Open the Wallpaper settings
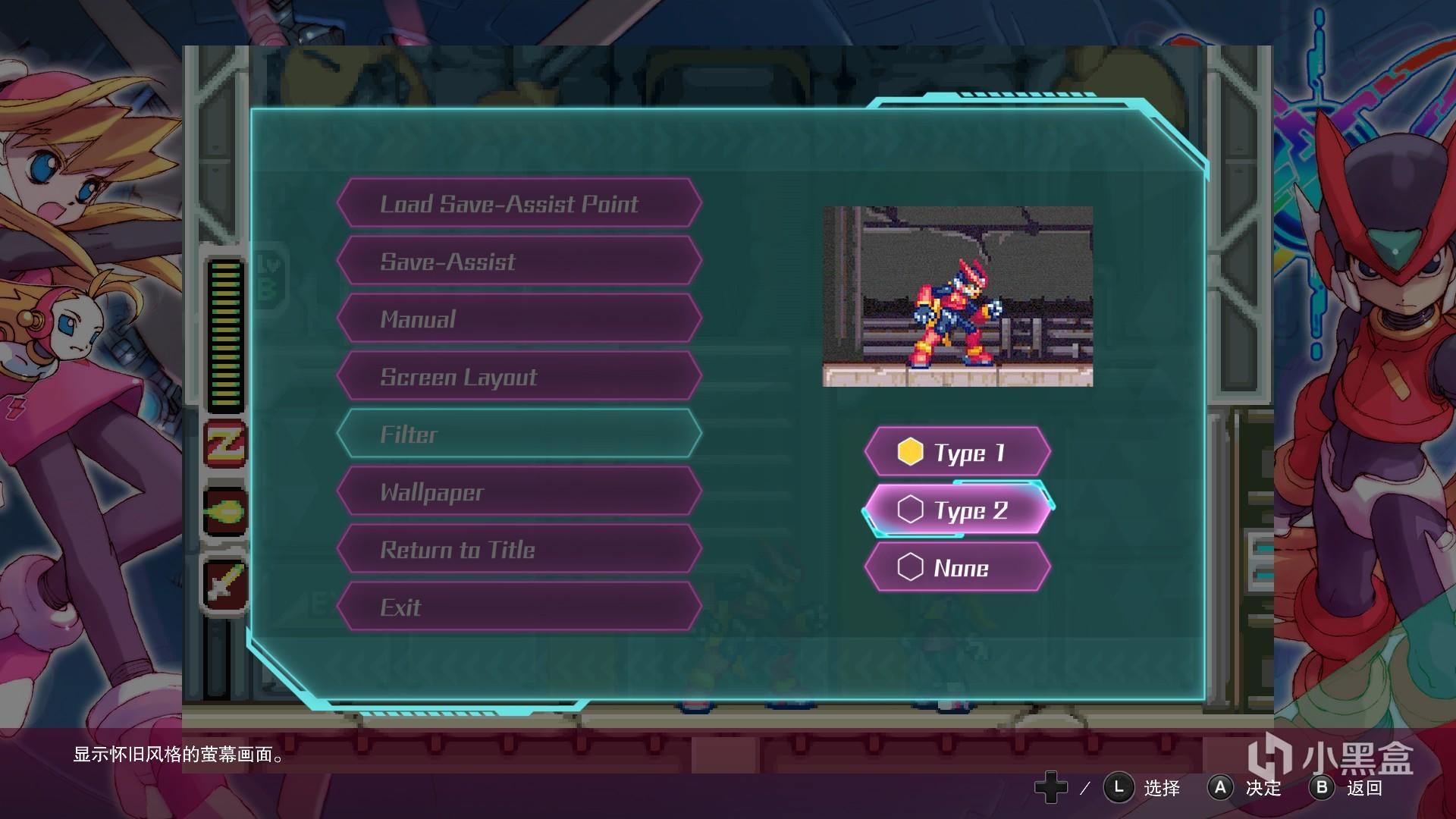 point(519,491)
